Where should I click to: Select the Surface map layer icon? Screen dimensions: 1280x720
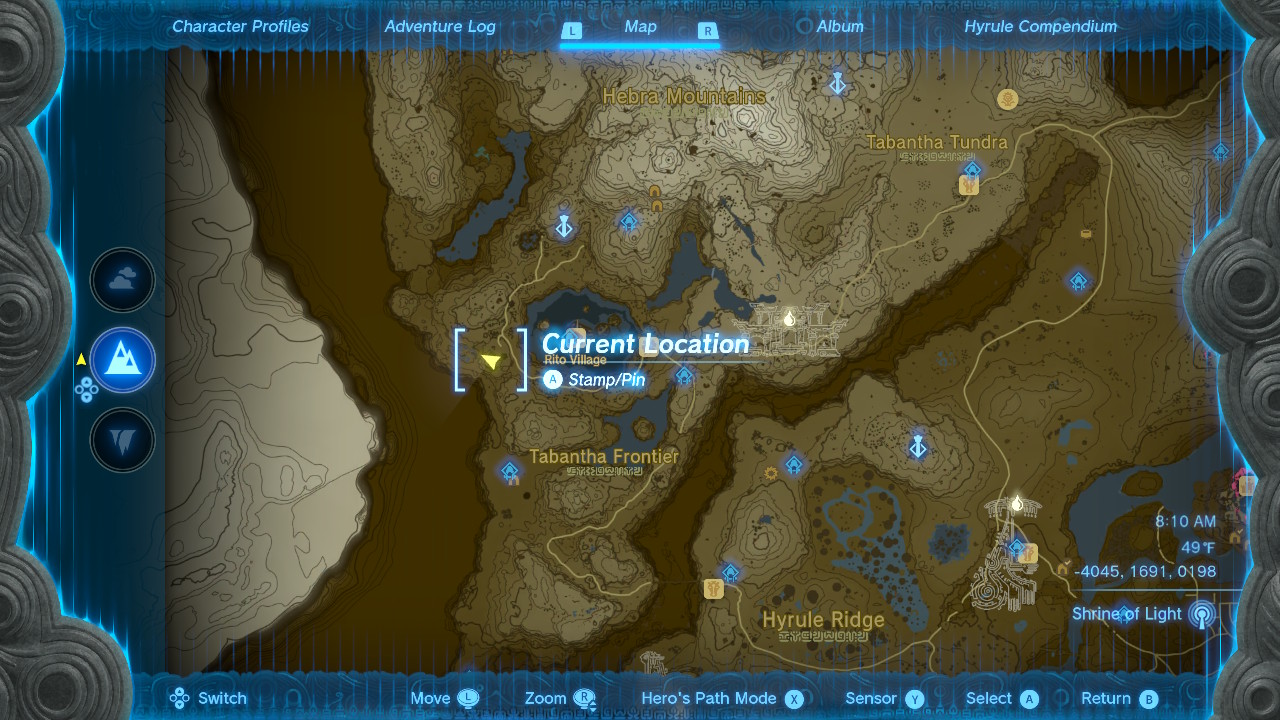122,360
